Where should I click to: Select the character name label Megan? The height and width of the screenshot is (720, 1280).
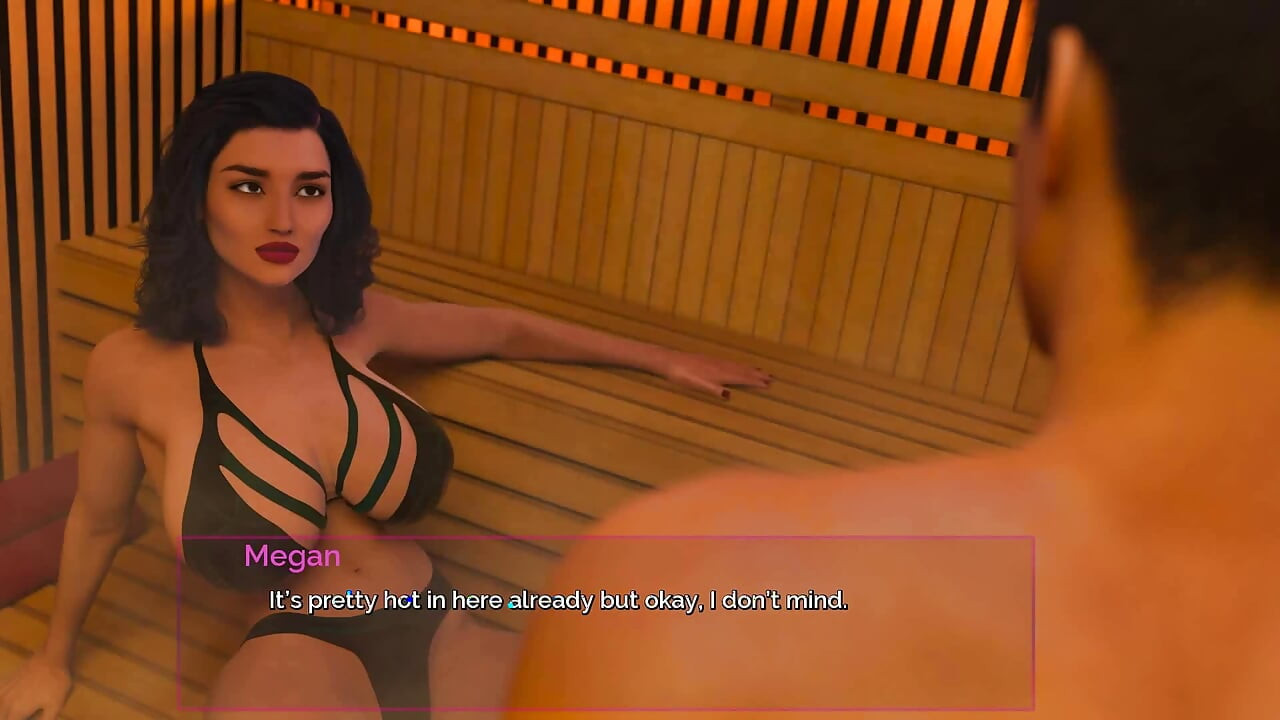coord(292,556)
